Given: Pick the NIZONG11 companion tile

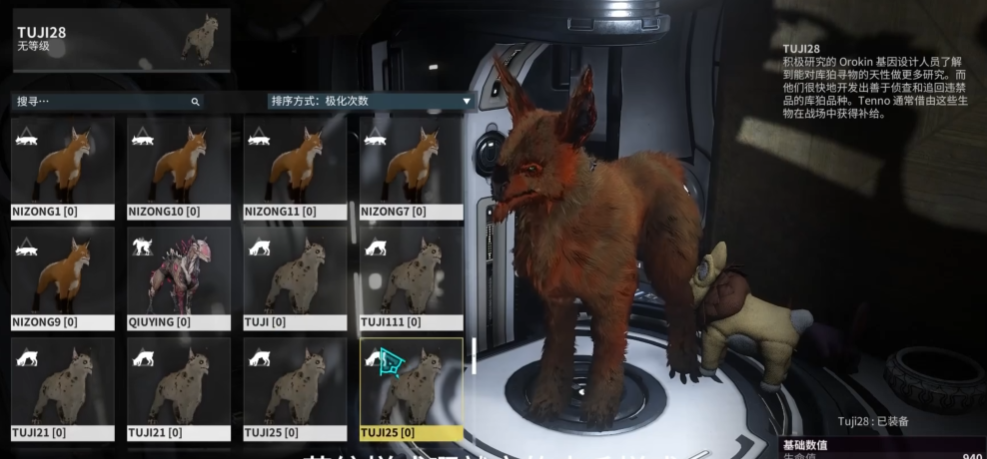Looking at the screenshot, I should click(295, 168).
